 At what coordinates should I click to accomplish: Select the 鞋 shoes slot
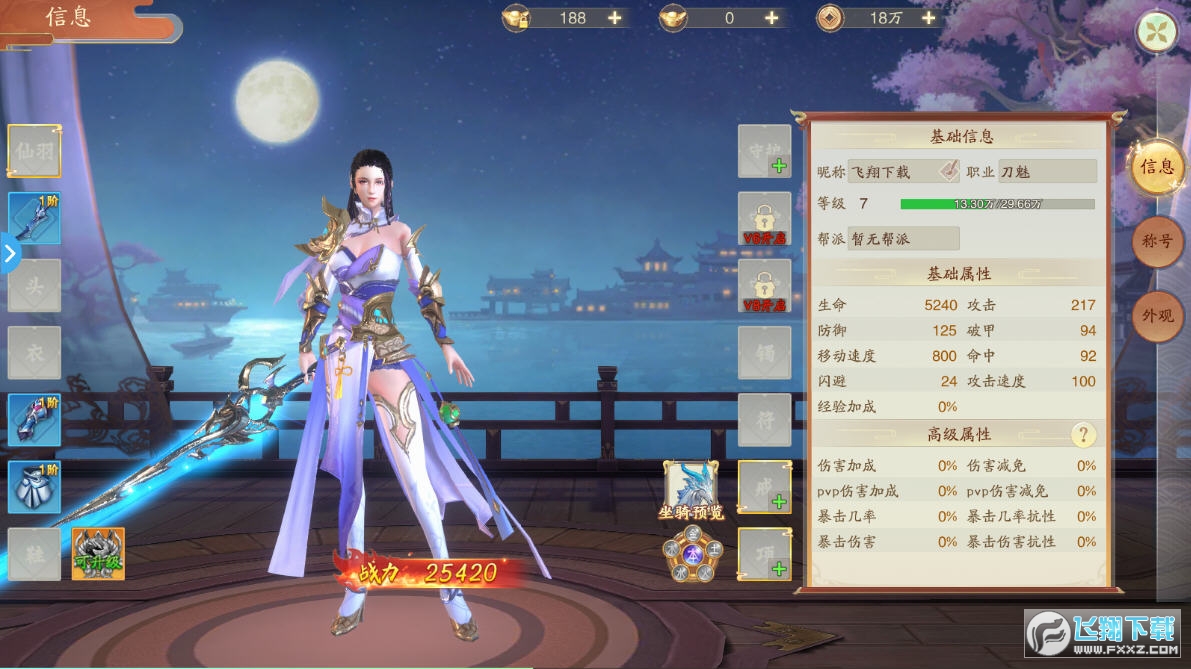(34, 554)
